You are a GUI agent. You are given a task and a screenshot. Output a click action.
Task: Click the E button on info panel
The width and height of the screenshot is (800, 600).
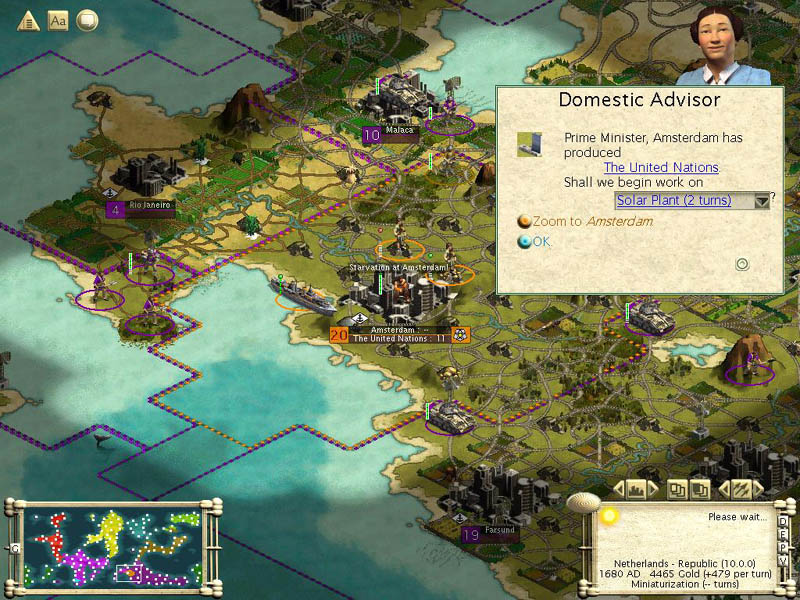(x=782, y=534)
